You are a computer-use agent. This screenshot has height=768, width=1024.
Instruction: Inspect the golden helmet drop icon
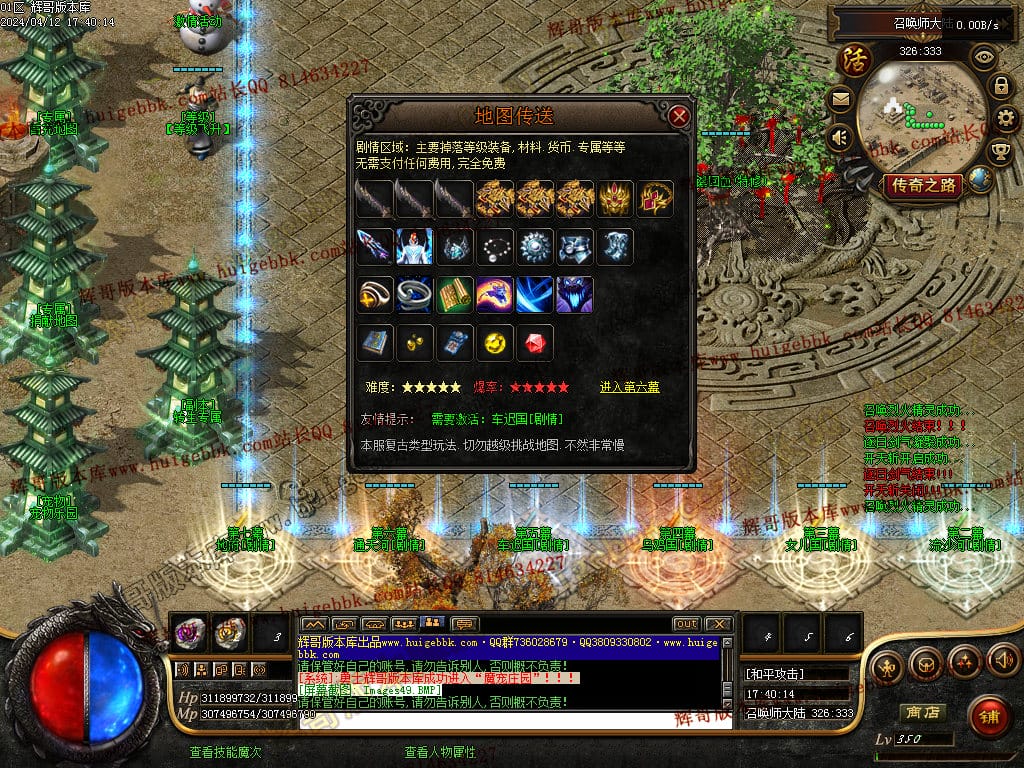coord(616,199)
